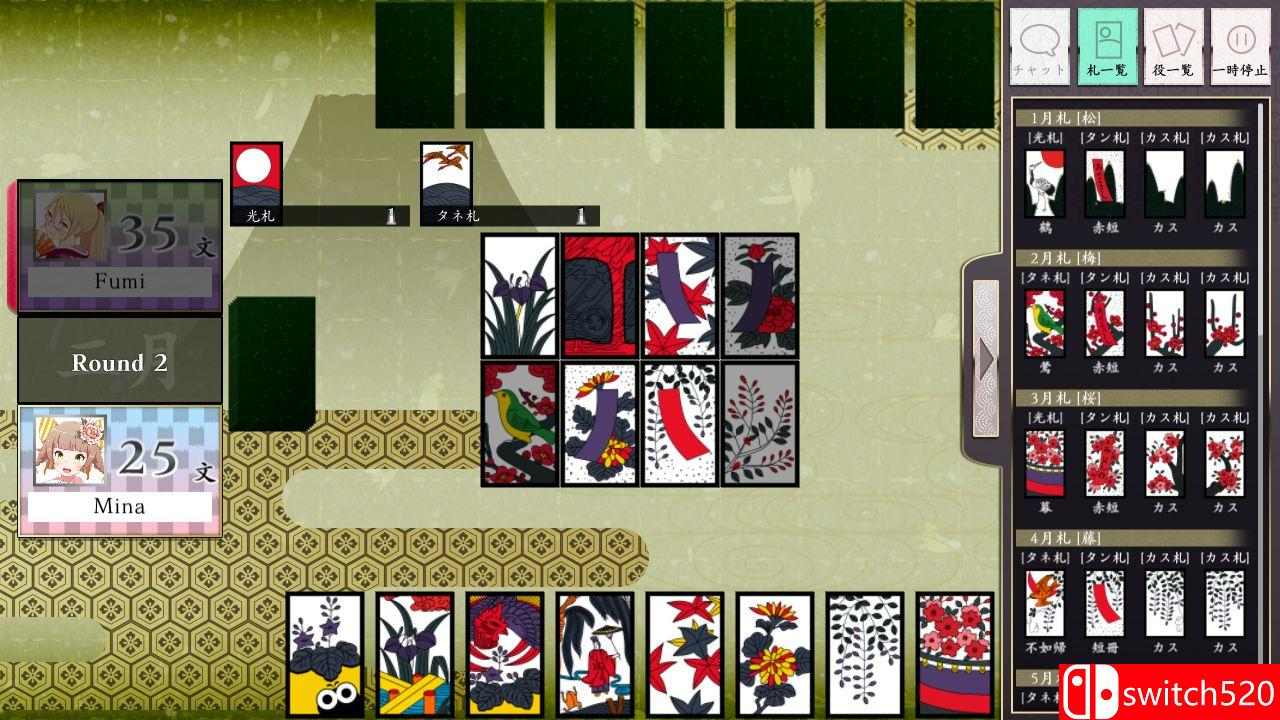Click the [タン札] header in February section
This screenshot has height=720, width=1280.
pyautogui.click(x=1104, y=277)
